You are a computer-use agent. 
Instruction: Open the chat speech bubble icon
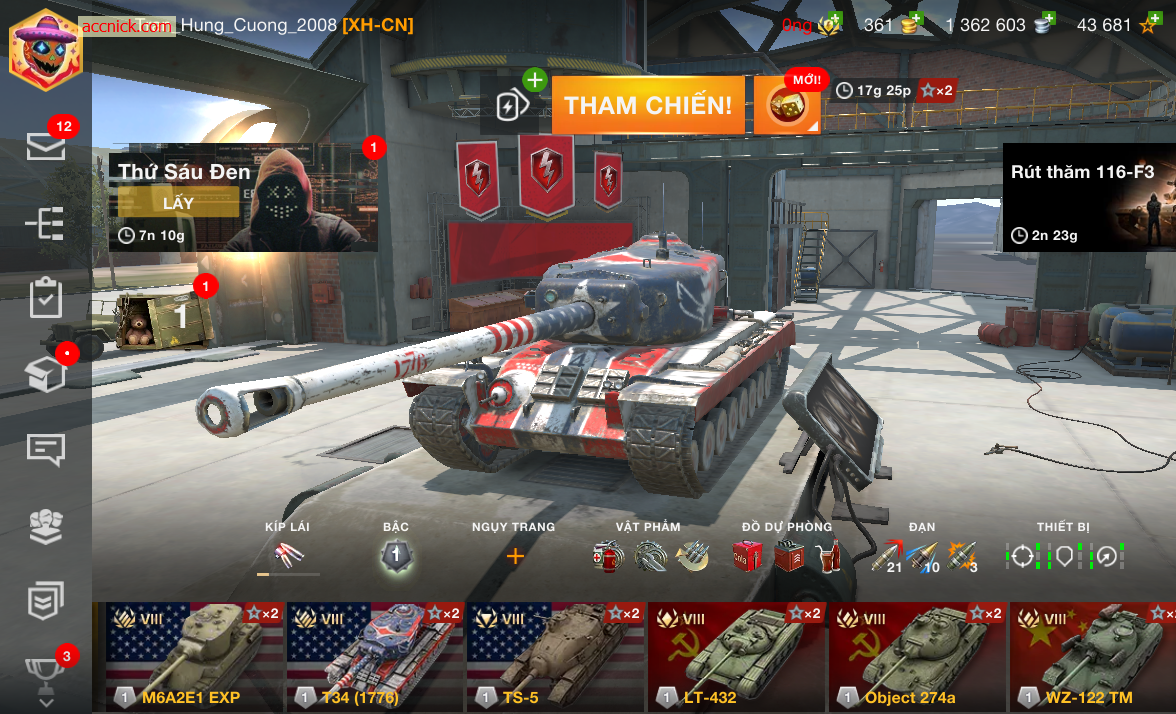pos(46,450)
